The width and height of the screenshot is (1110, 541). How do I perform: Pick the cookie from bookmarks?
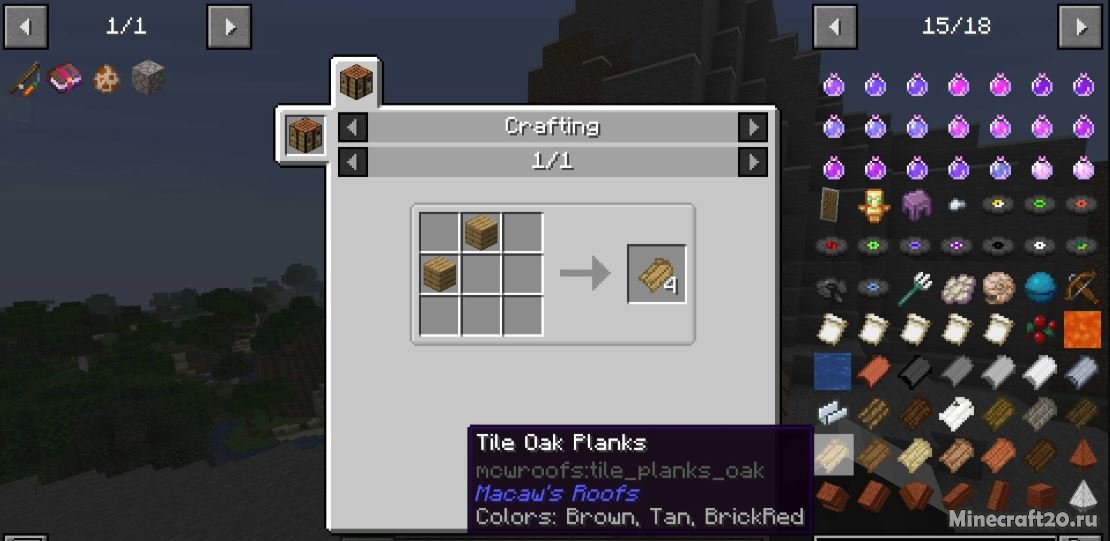click(107, 78)
